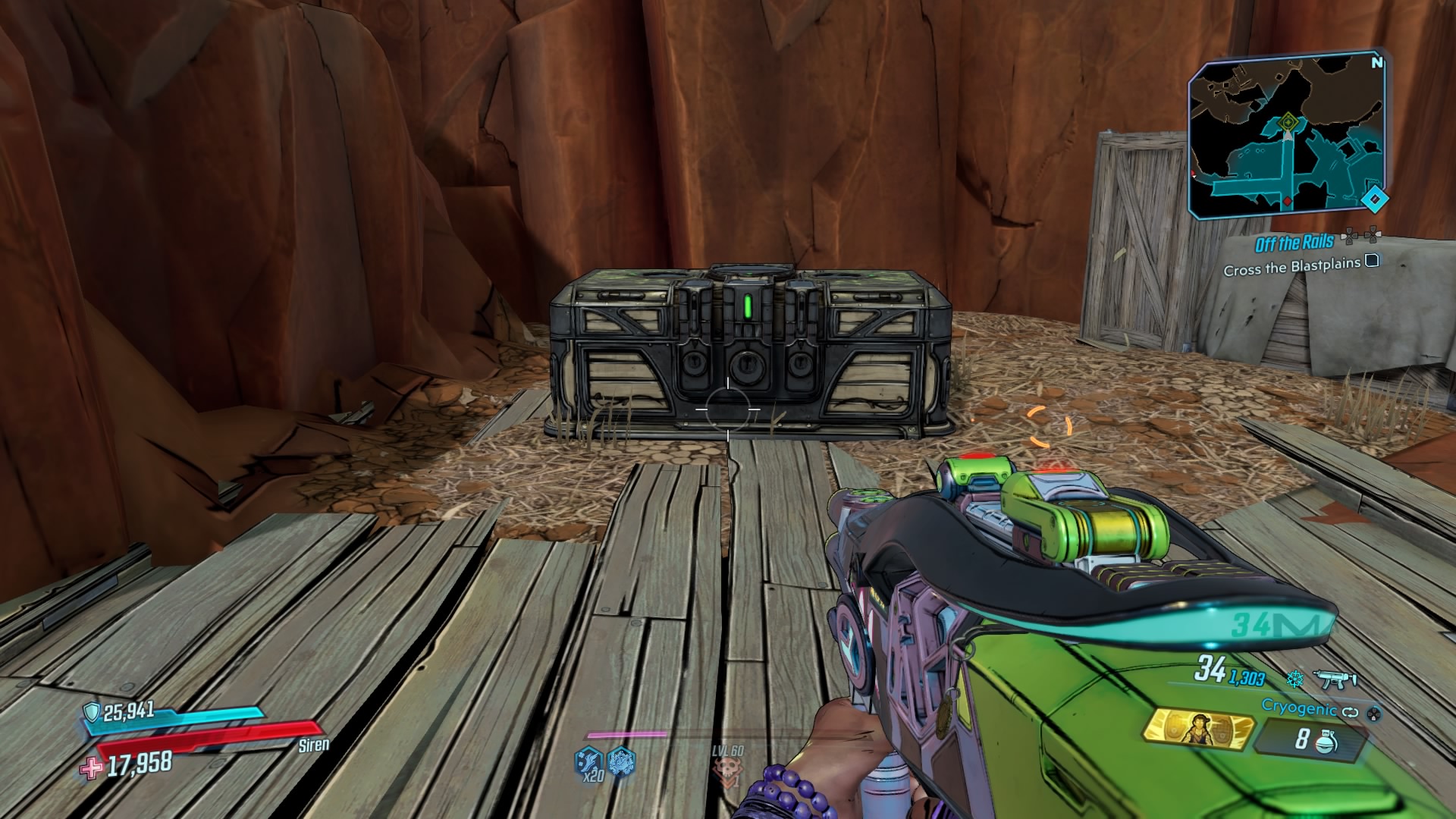Image resolution: width=1456 pixels, height=819 pixels.
Task: Click the Mayhem skull badge under LVL 60
Action: coord(729,767)
